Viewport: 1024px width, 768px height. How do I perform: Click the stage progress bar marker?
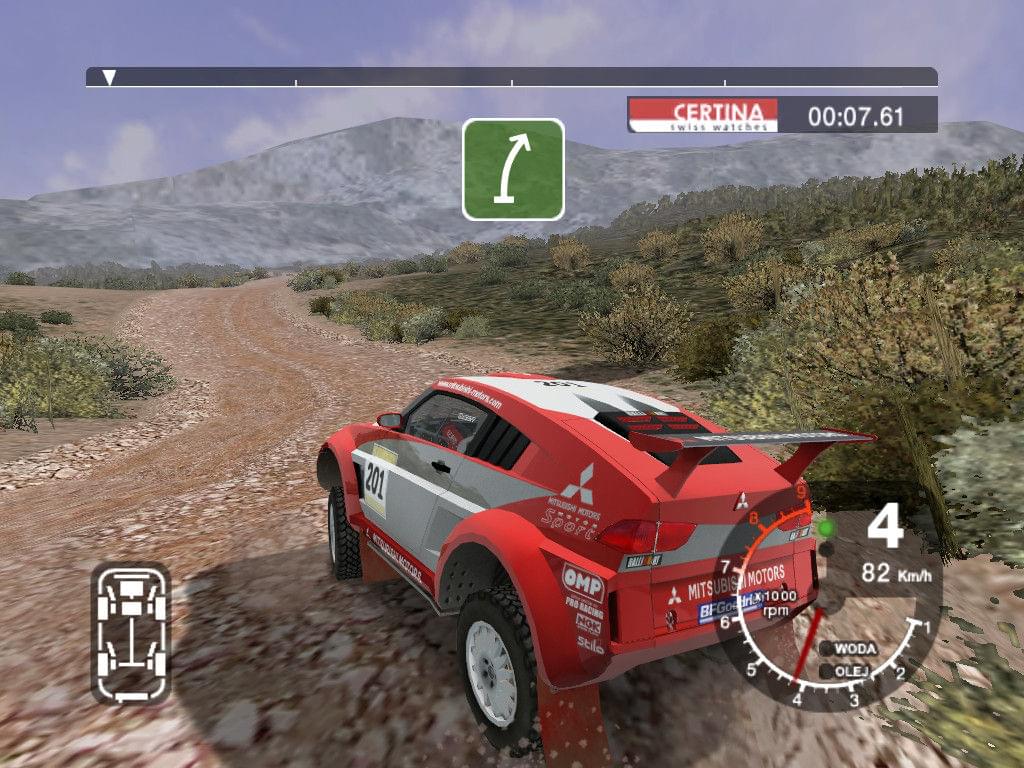[x=110, y=77]
